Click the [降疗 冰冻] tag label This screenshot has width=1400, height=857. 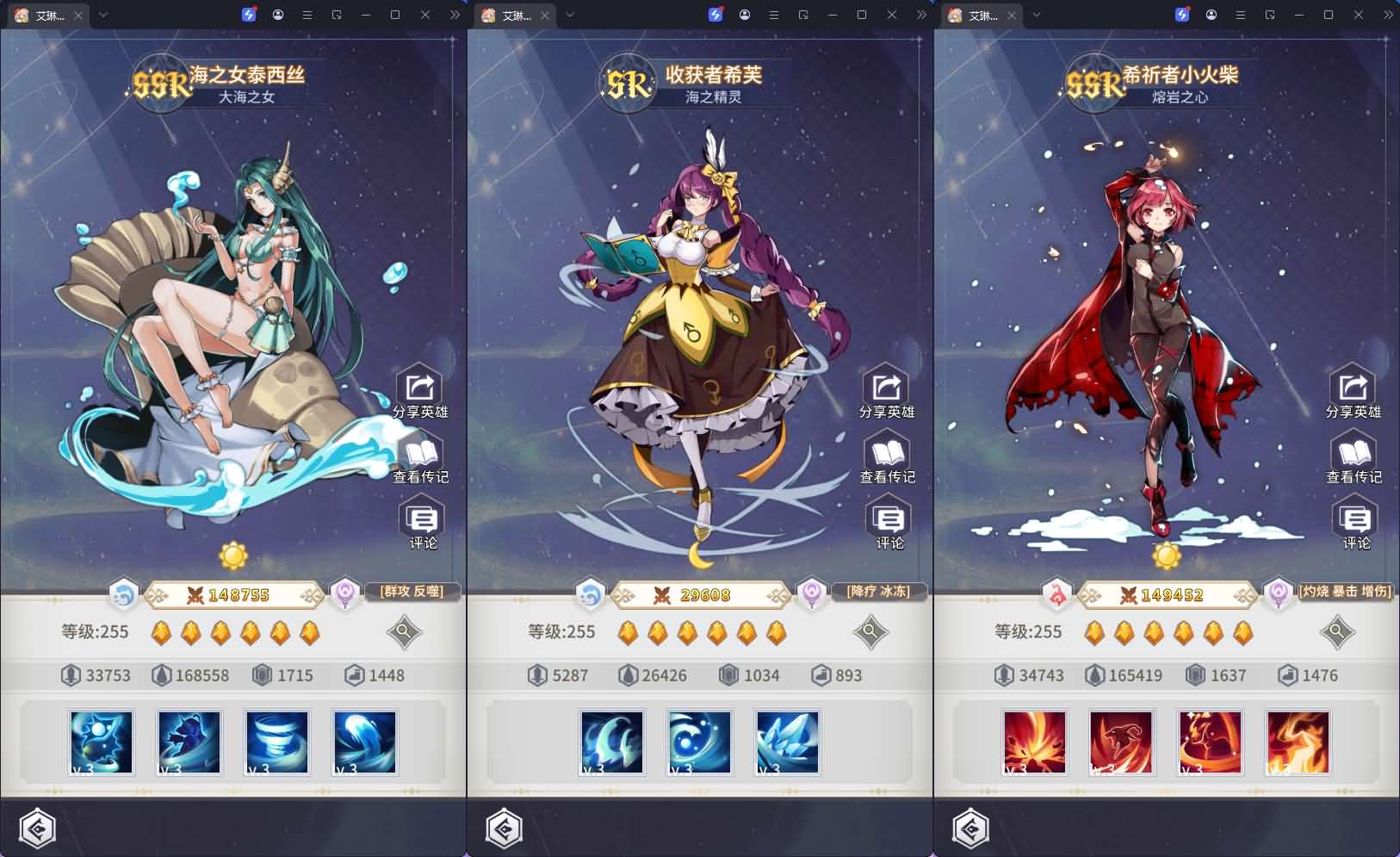click(879, 592)
